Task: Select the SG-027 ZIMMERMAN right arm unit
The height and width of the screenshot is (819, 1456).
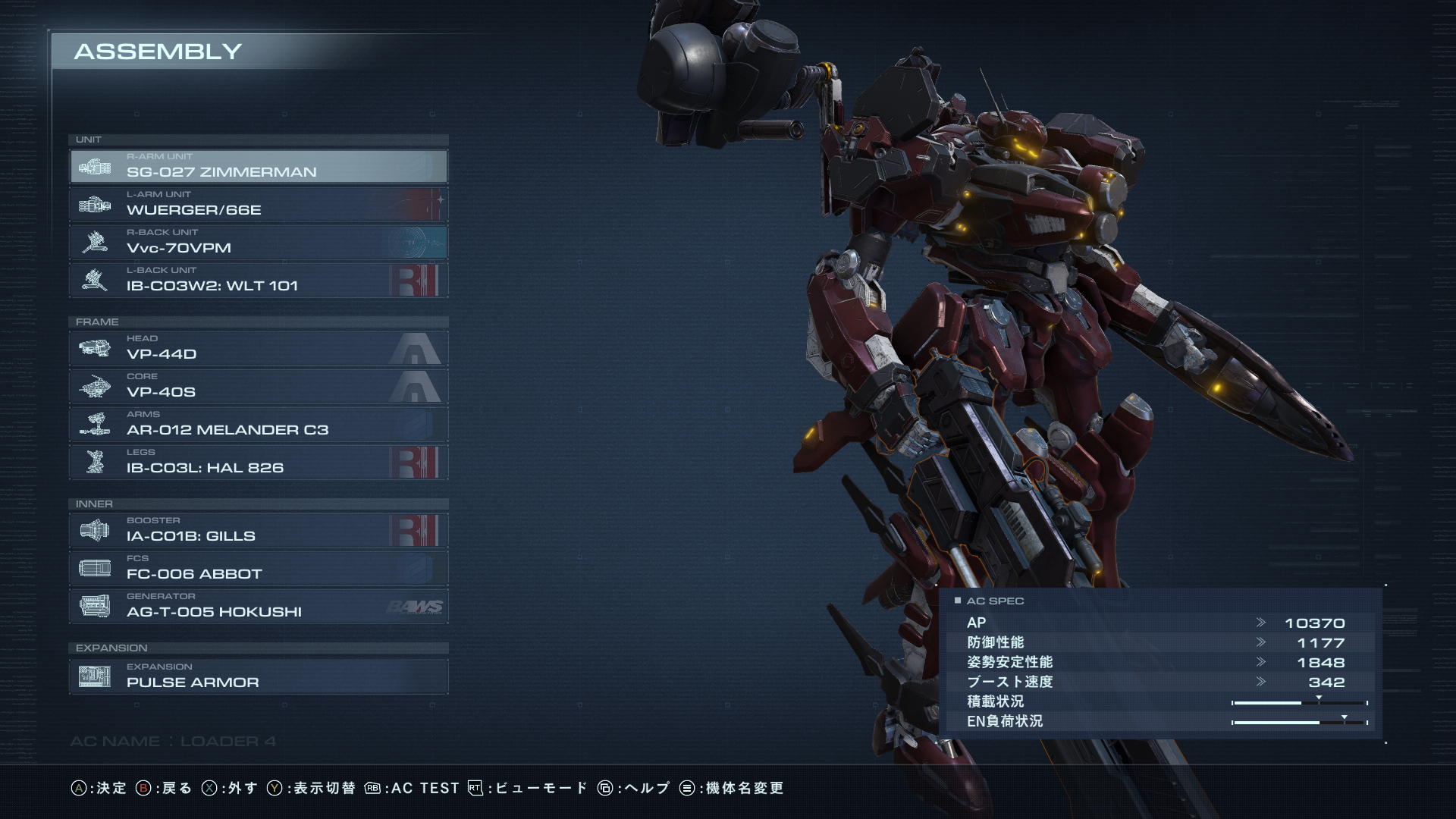Action: pos(258,166)
